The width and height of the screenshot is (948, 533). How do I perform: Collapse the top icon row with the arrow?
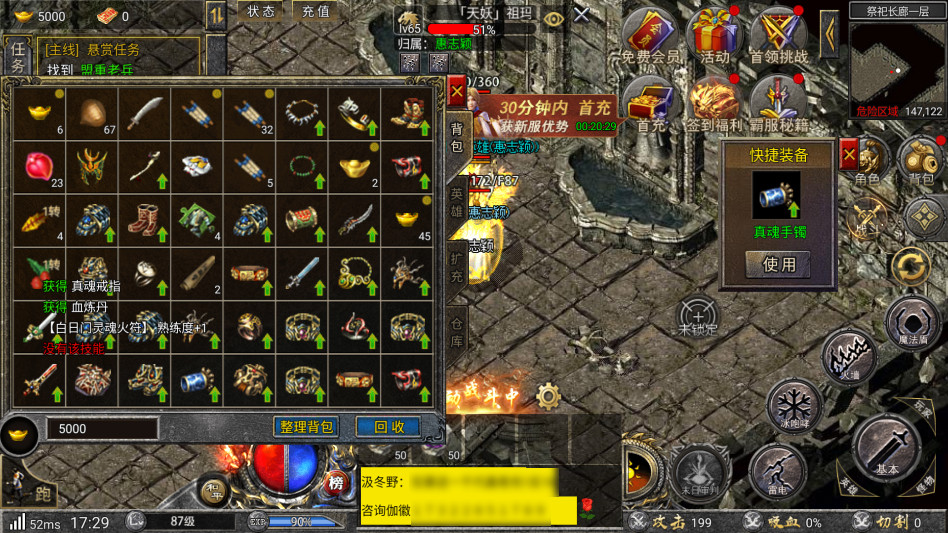[x=829, y=34]
